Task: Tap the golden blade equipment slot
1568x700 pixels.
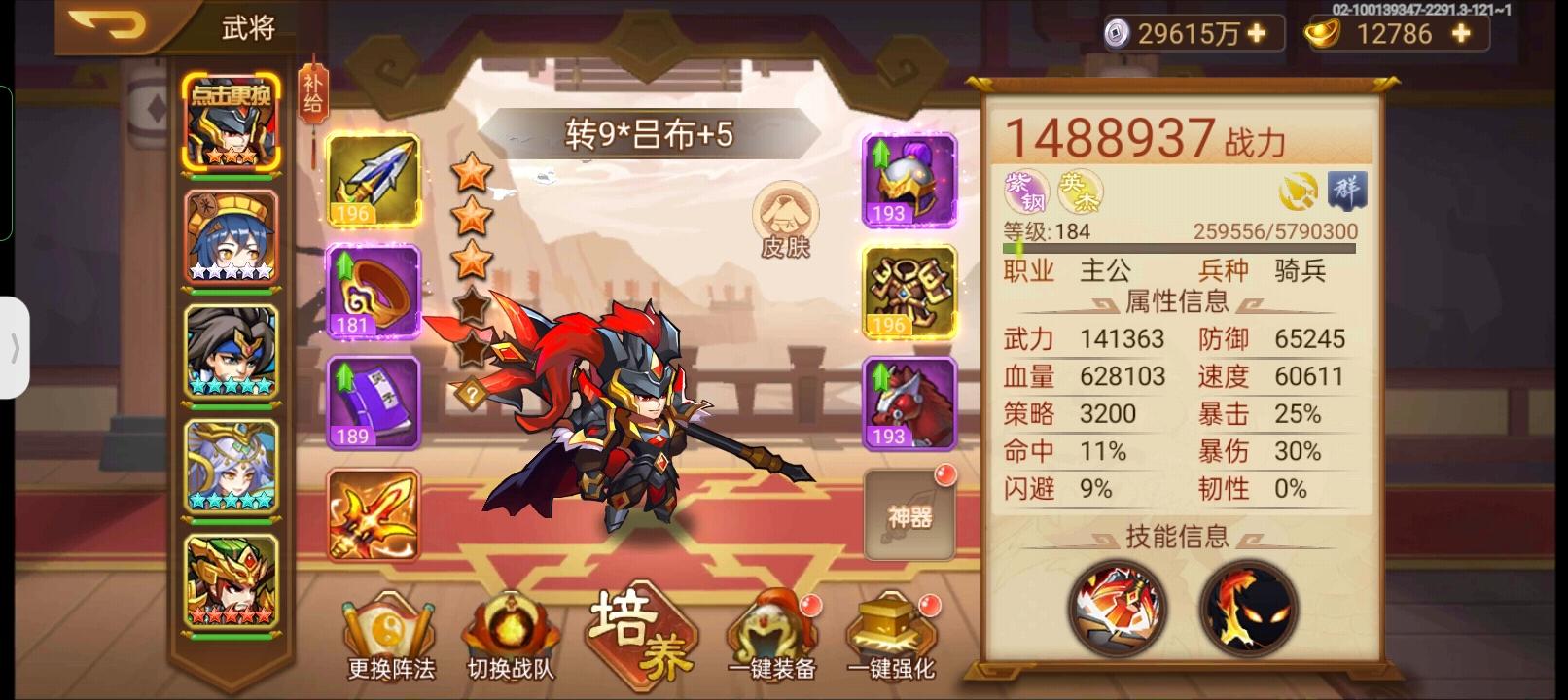Action: (375, 515)
